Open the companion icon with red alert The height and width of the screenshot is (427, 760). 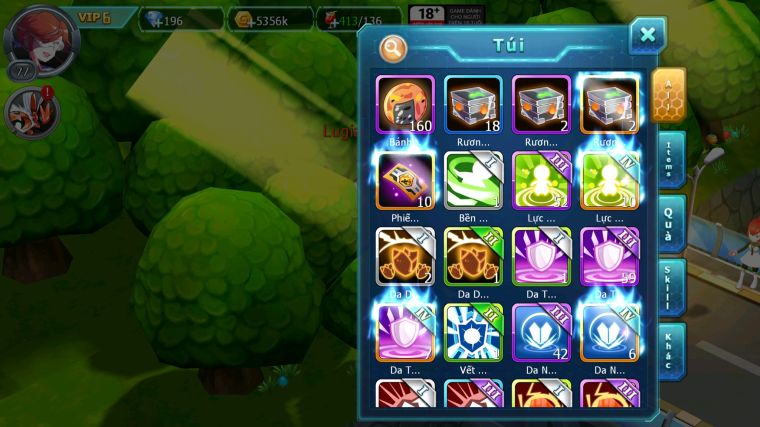(32, 109)
